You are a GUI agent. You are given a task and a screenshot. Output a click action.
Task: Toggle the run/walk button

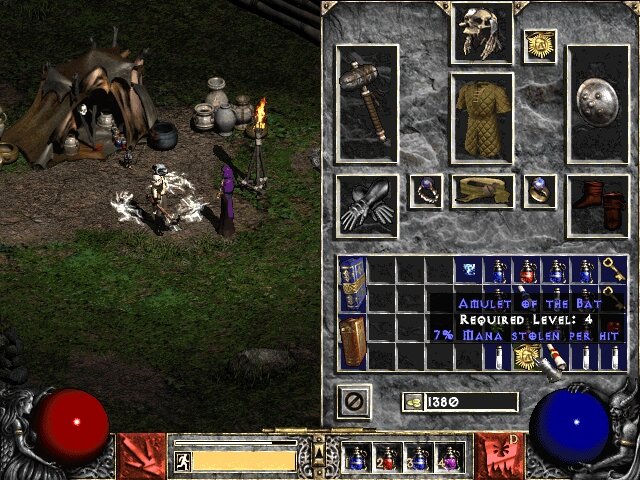click(183, 460)
